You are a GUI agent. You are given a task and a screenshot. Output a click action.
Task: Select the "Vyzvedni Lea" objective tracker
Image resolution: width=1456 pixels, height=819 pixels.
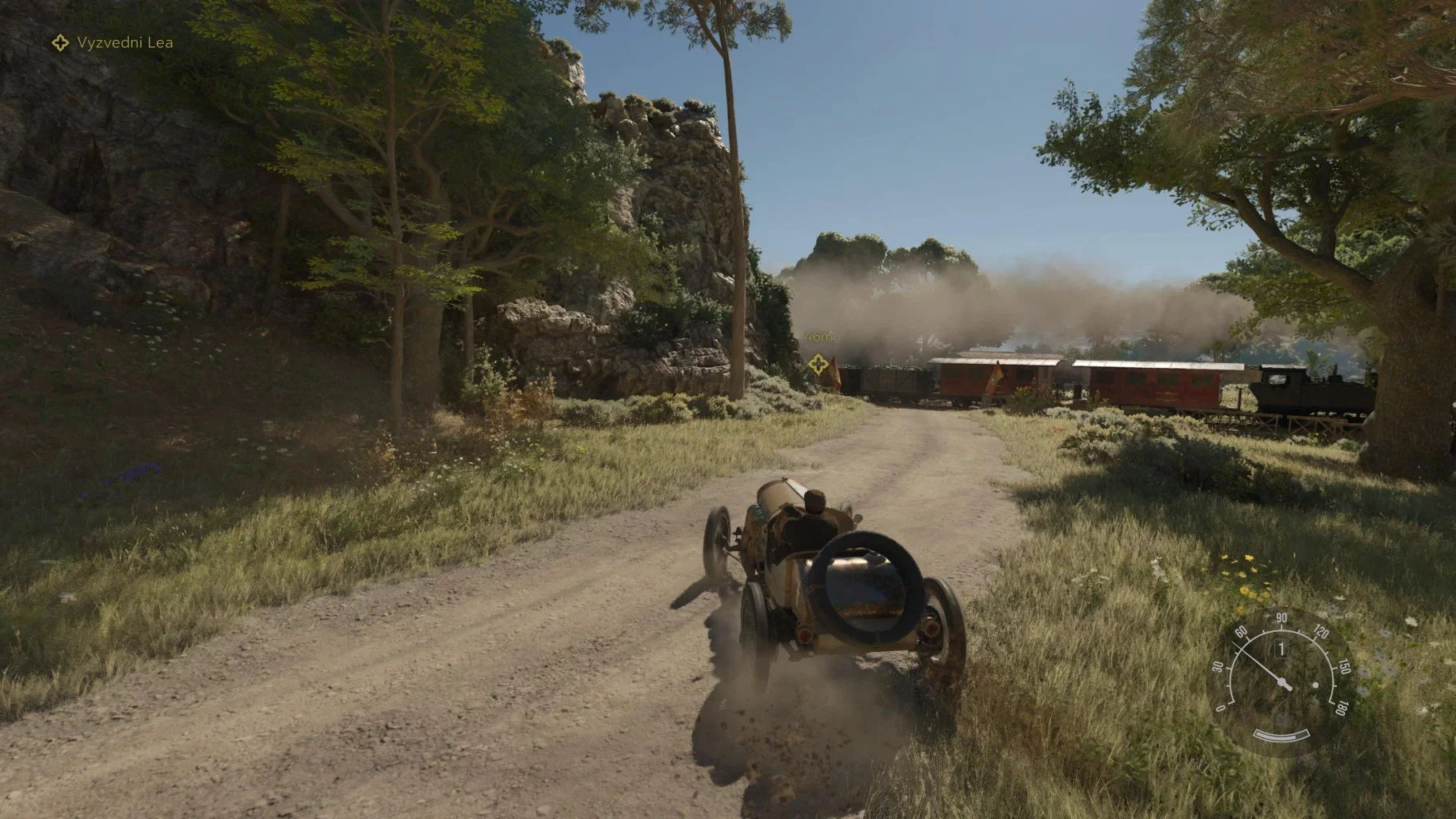coord(113,42)
